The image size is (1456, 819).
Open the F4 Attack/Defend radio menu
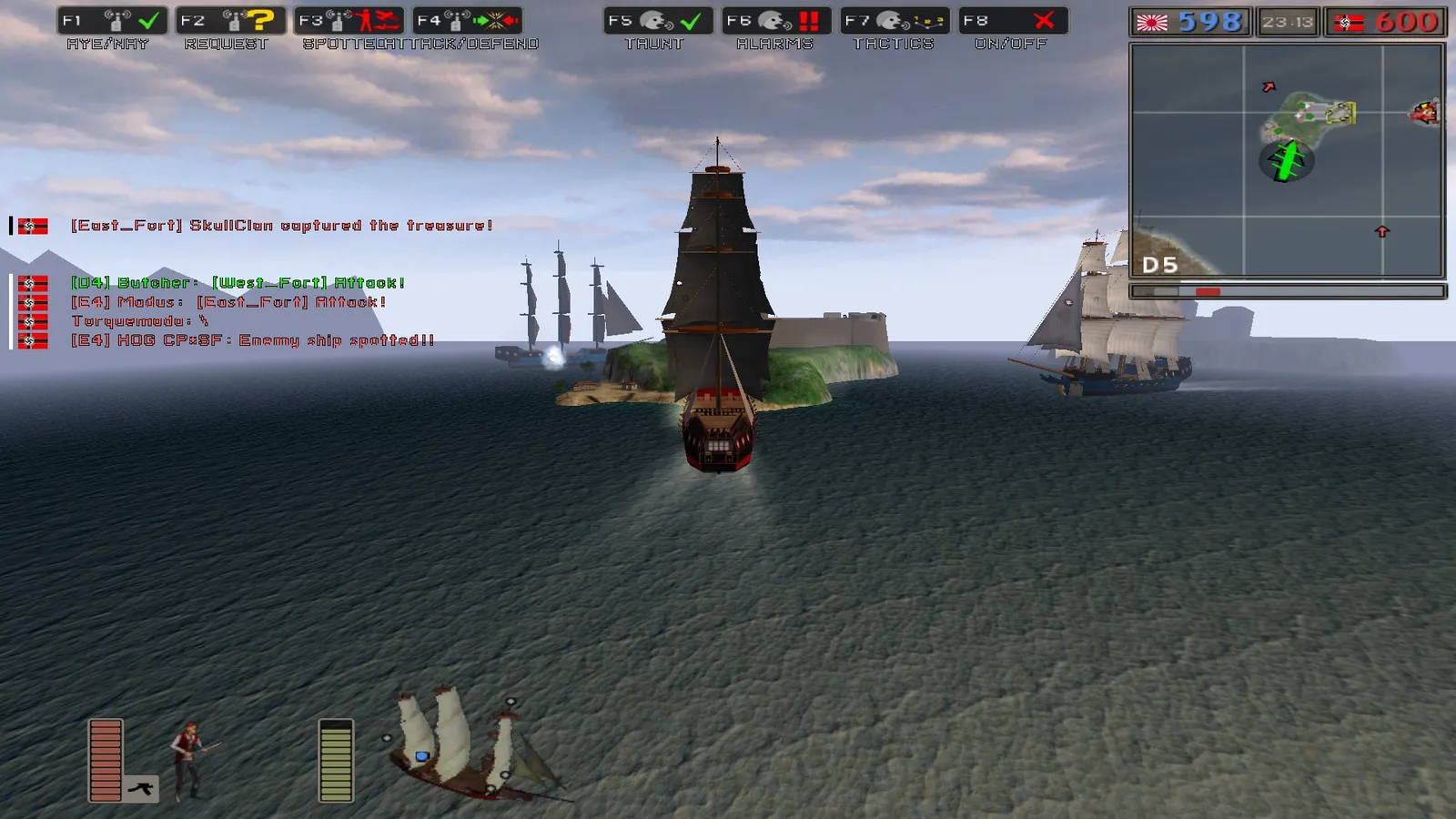click(468, 21)
